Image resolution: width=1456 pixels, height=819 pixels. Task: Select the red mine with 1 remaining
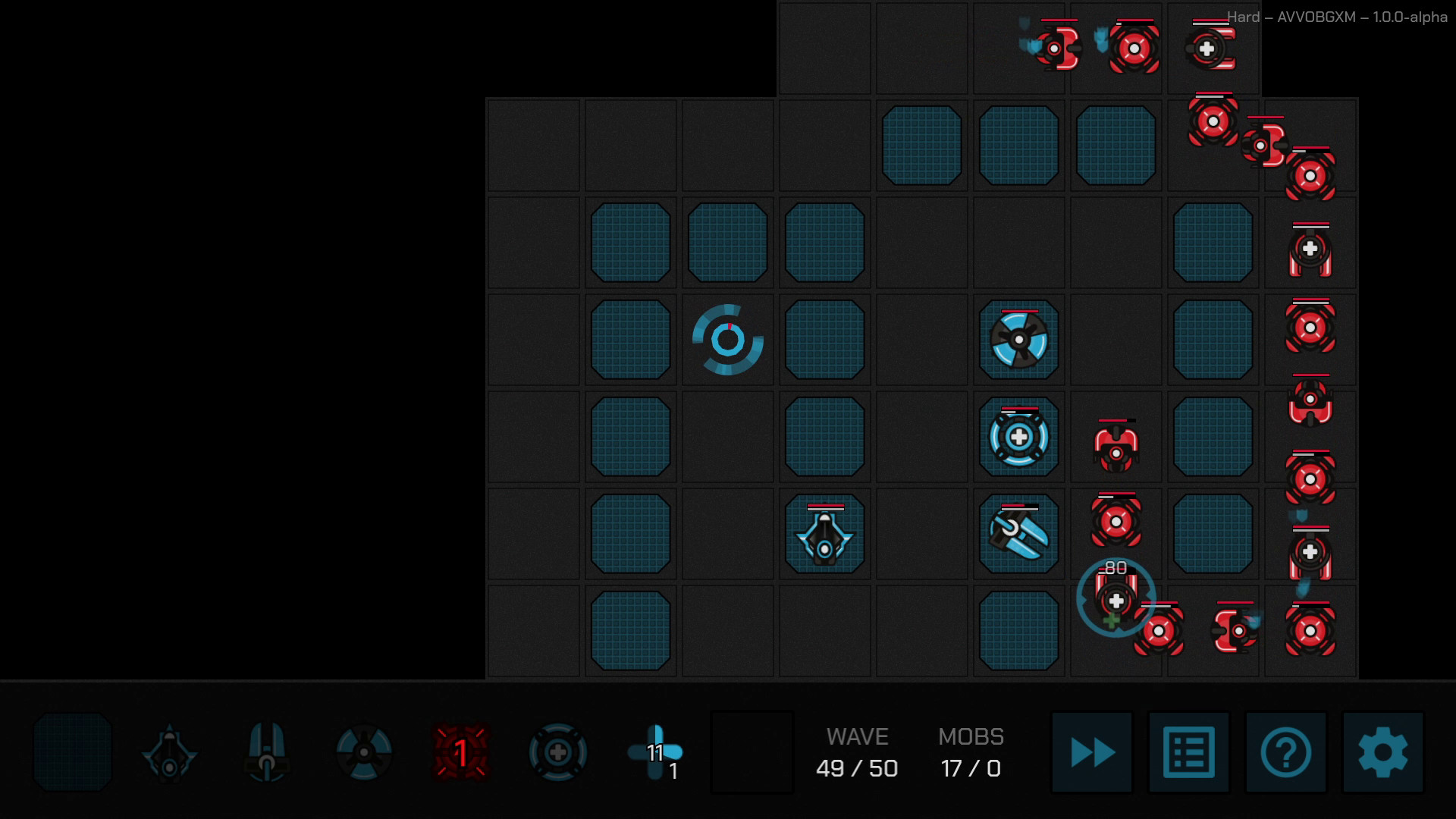[460, 751]
